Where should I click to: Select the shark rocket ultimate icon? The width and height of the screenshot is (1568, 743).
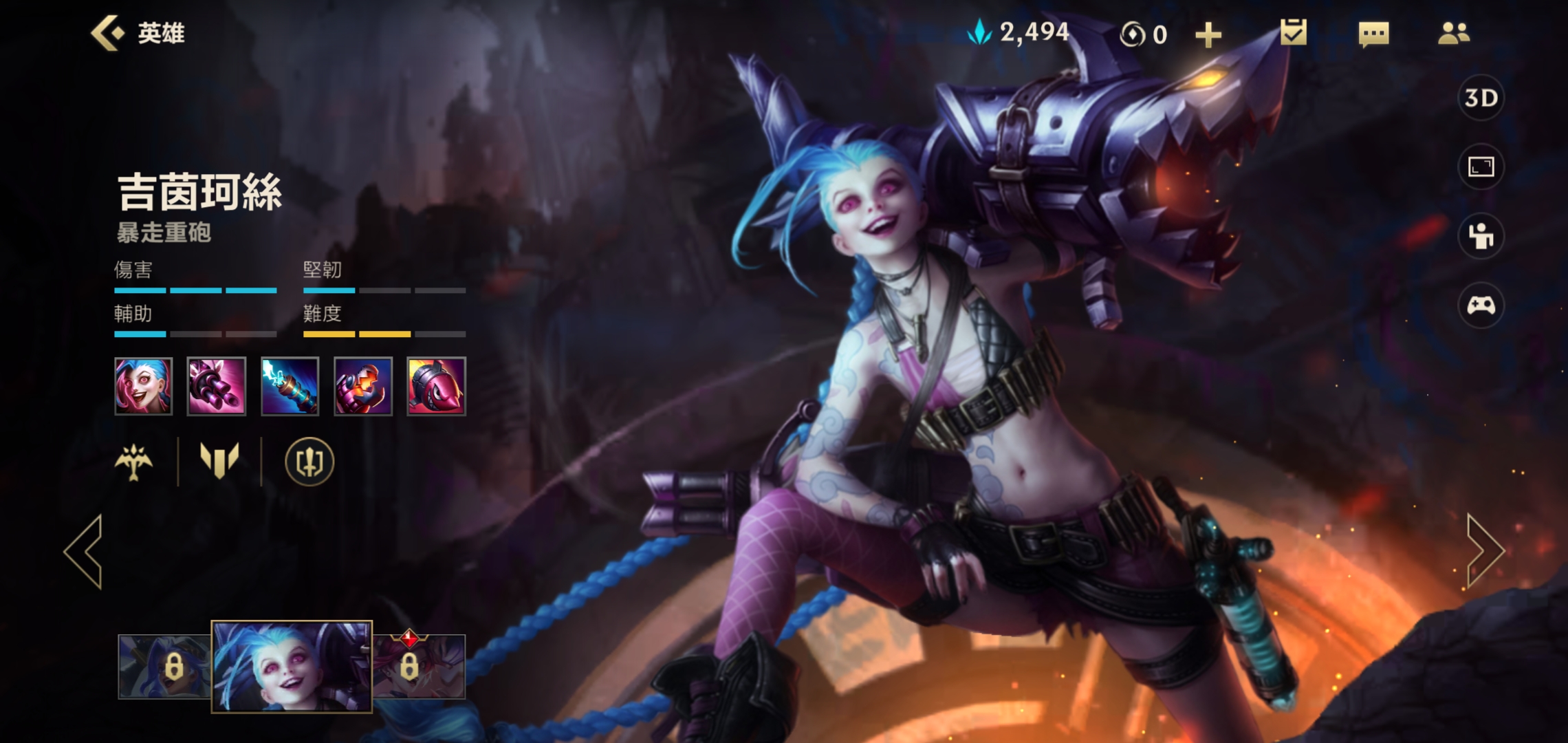click(x=436, y=386)
